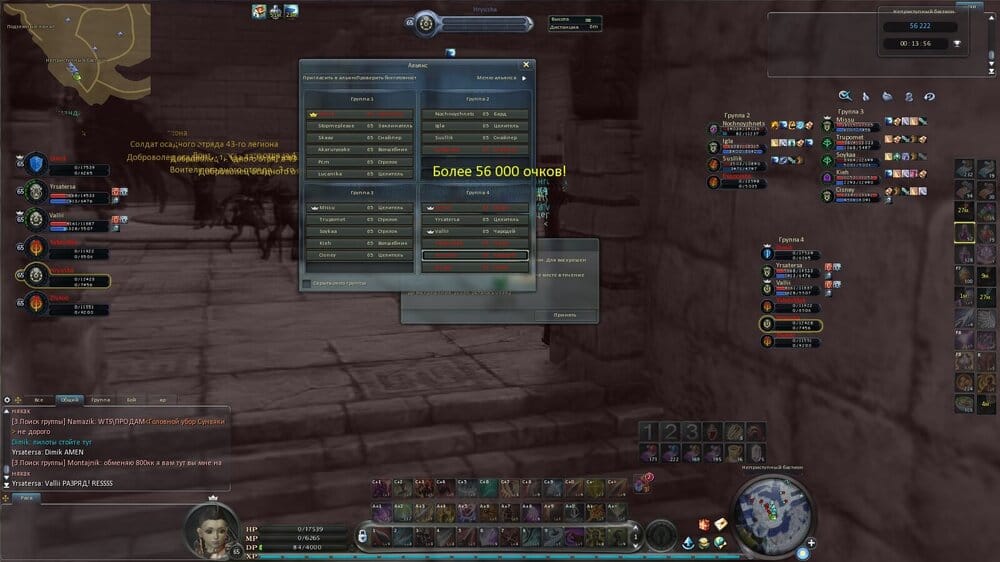This screenshot has width=1000, height=562.
Task: Click the magnifier search icon above groups
Action: tap(845, 96)
